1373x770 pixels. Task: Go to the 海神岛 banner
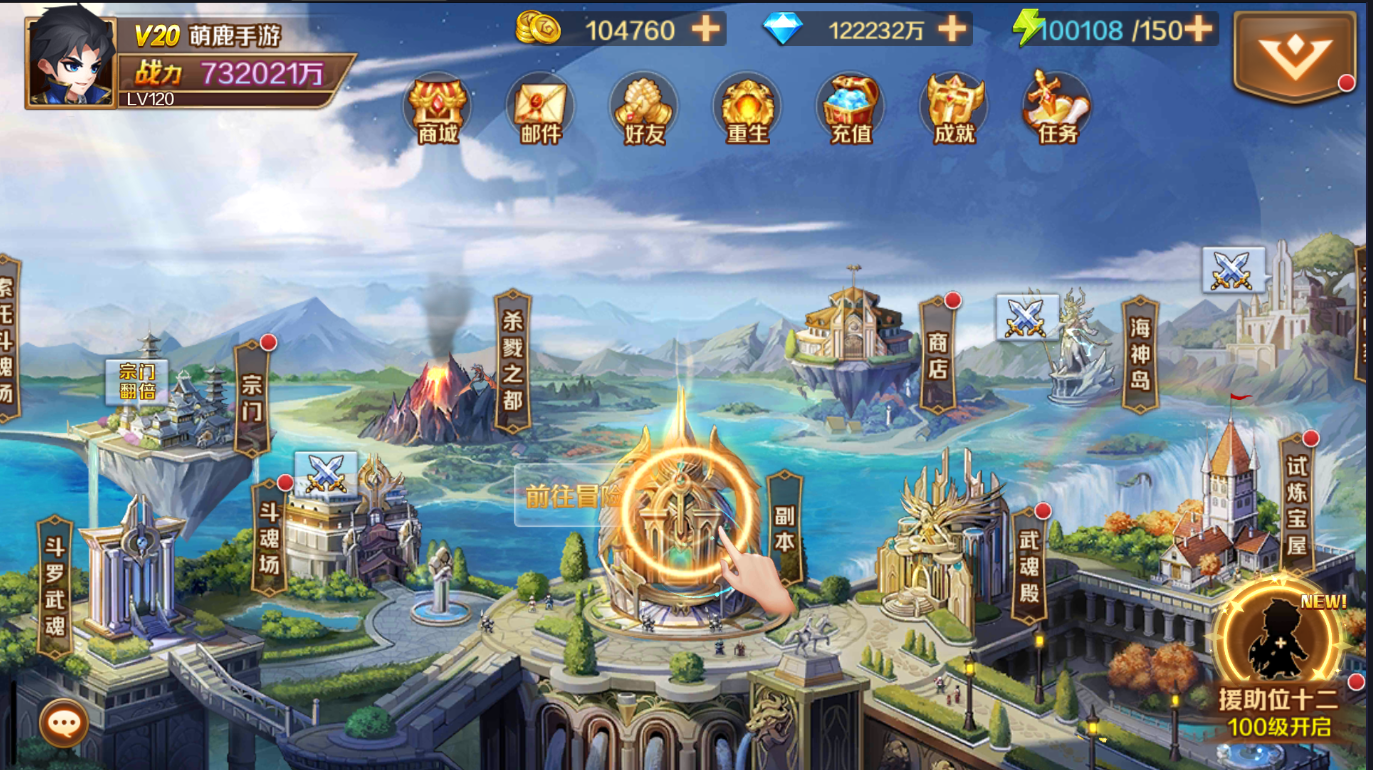(1140, 354)
